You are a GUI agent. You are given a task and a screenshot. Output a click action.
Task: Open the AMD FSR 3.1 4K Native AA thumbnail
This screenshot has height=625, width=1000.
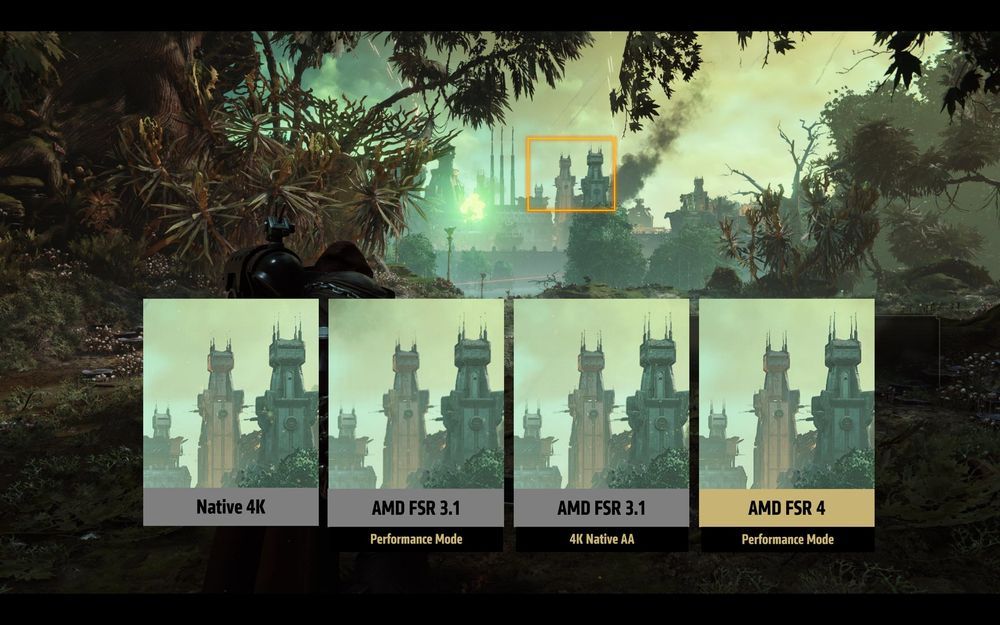(x=601, y=395)
